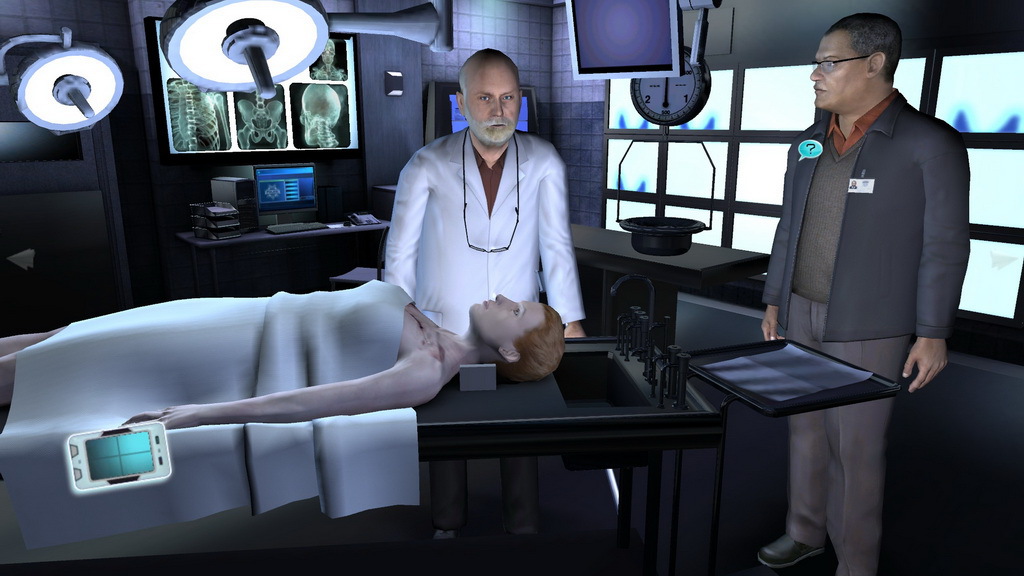
Task: Turn view with the left arrow
Action: point(20,259)
